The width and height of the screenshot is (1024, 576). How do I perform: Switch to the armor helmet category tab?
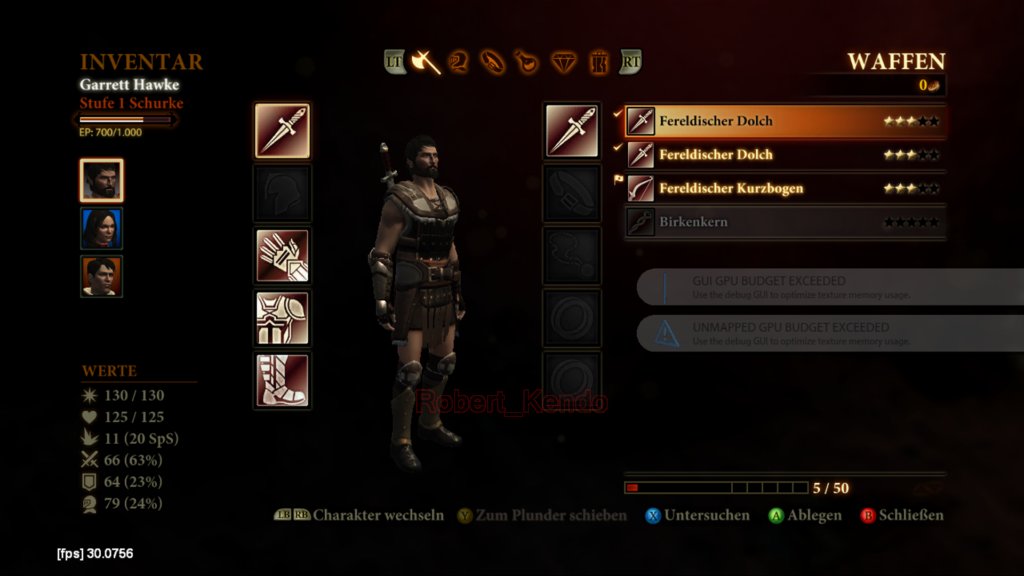pyautogui.click(x=460, y=62)
